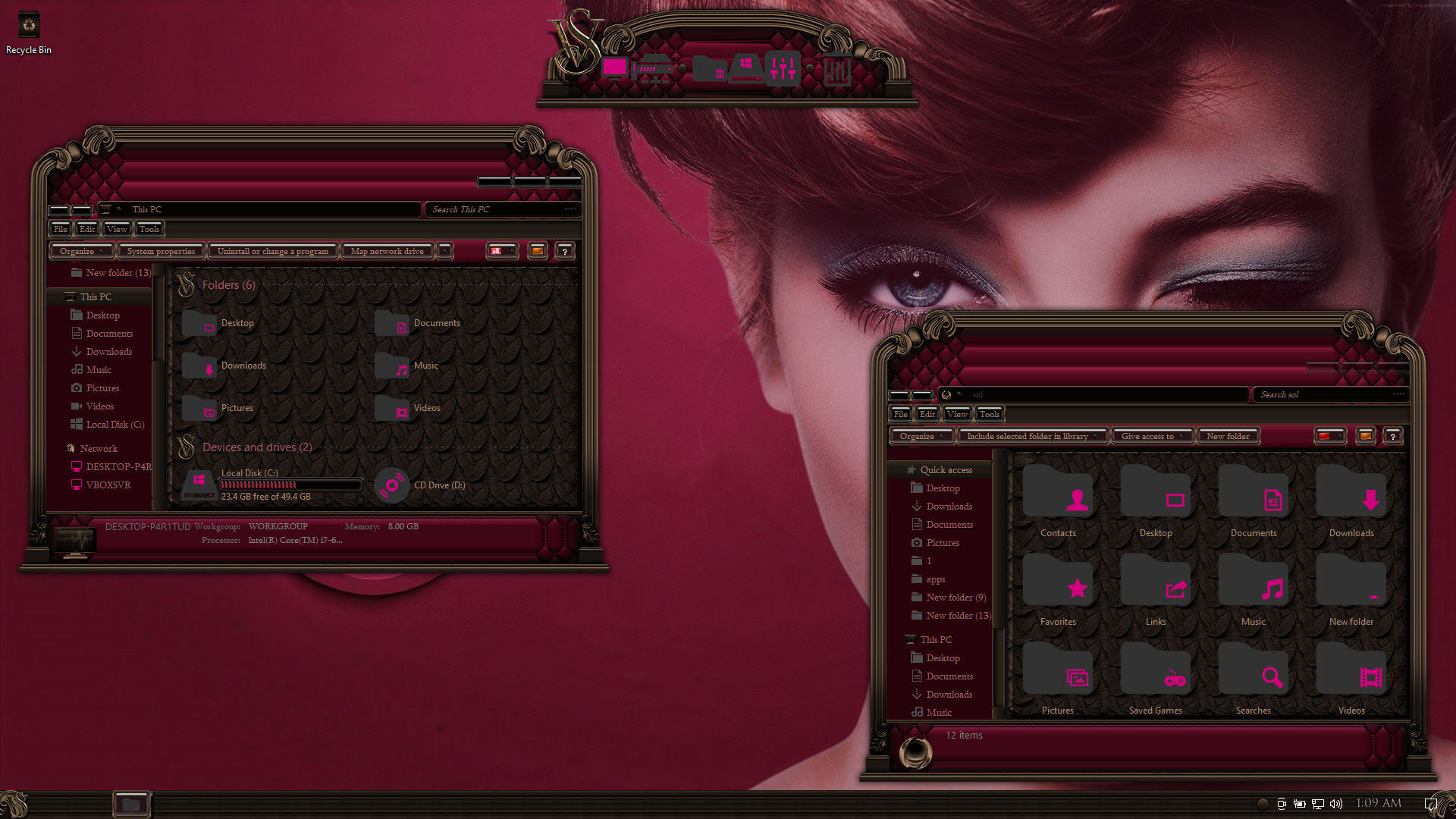This screenshot has height=819, width=1456.
Task: Choose Uninstall or change a program
Action: click(272, 251)
